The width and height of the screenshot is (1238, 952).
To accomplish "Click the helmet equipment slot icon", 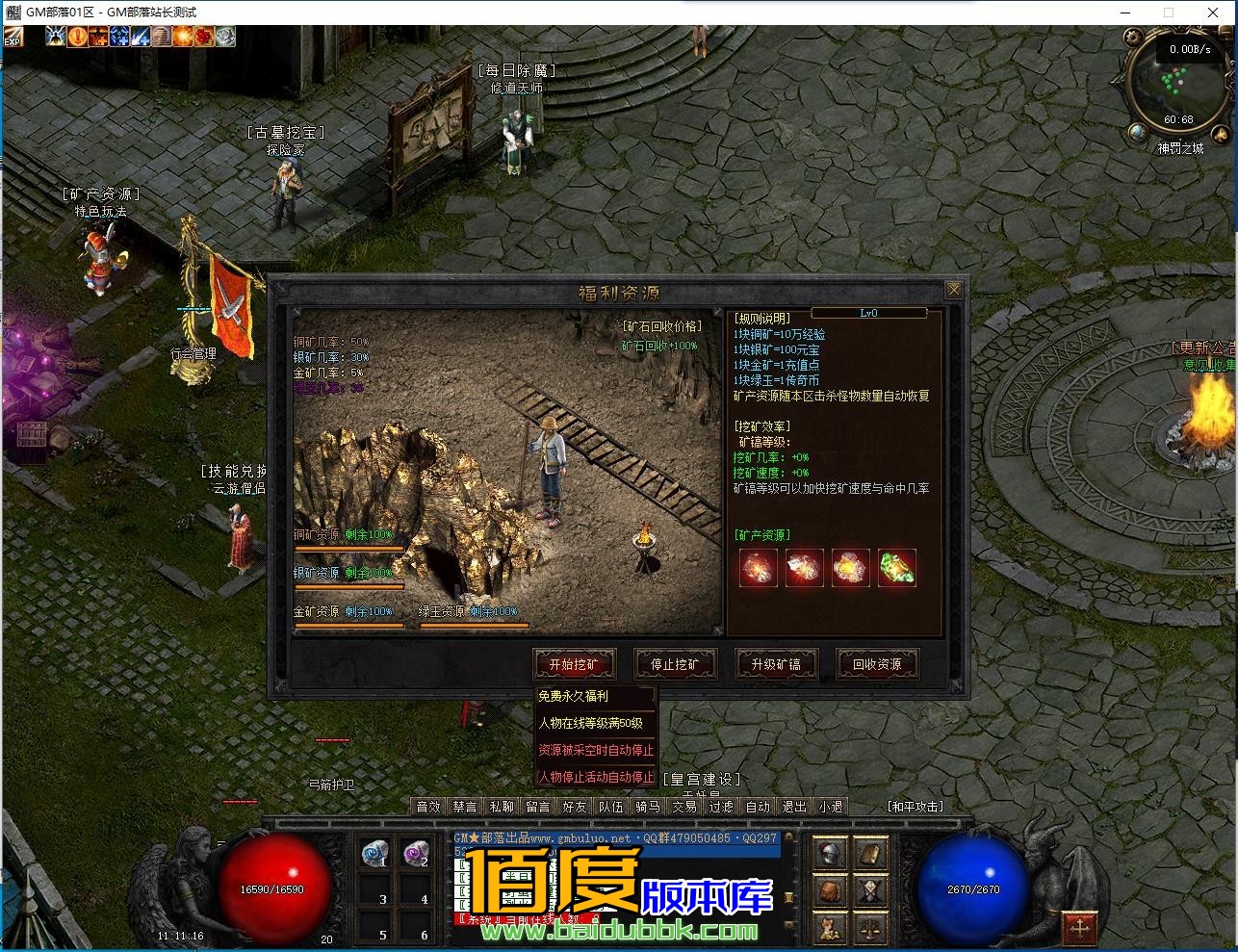I will coord(829,851).
